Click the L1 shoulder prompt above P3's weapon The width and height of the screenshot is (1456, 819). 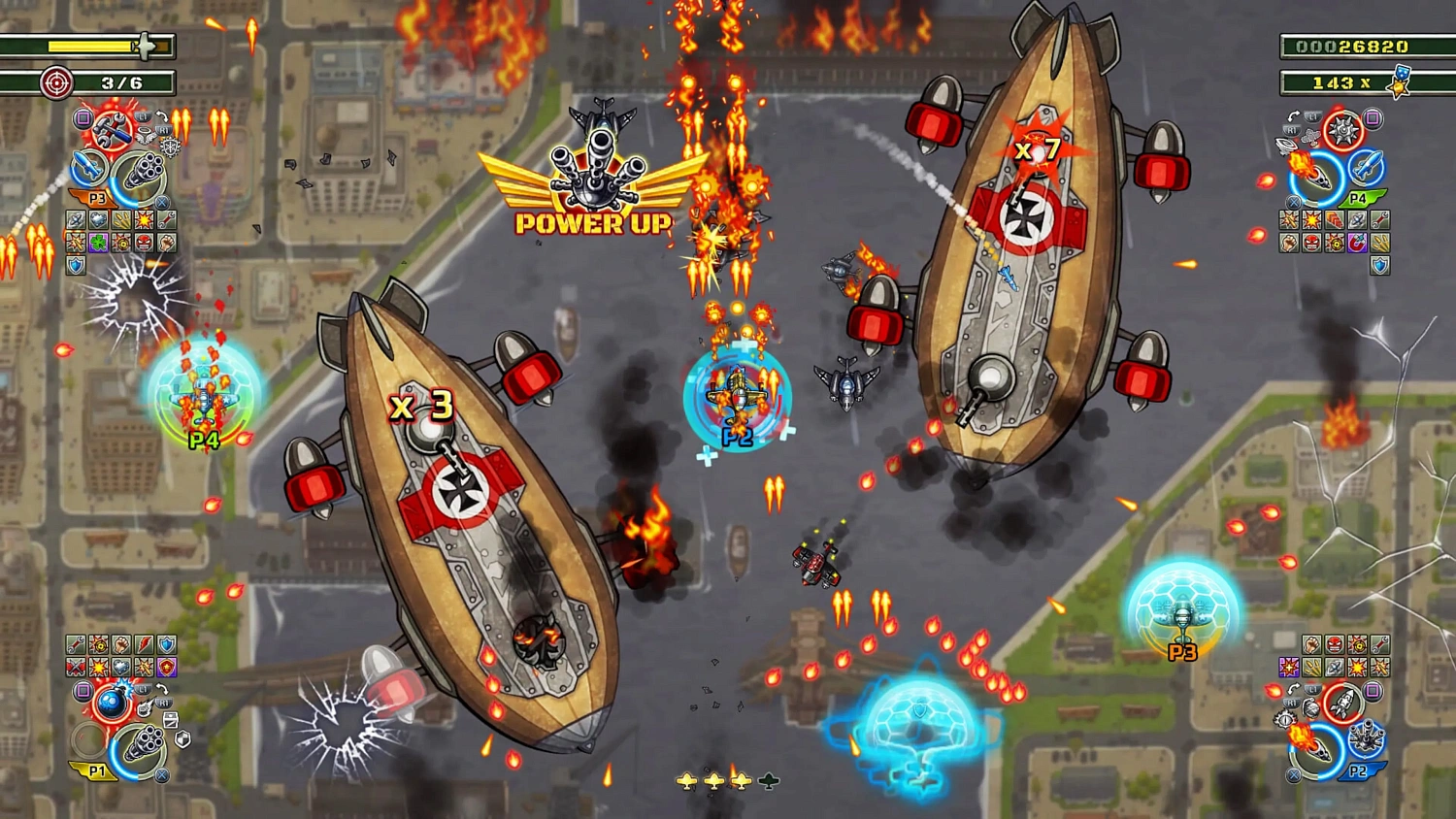pos(142,115)
